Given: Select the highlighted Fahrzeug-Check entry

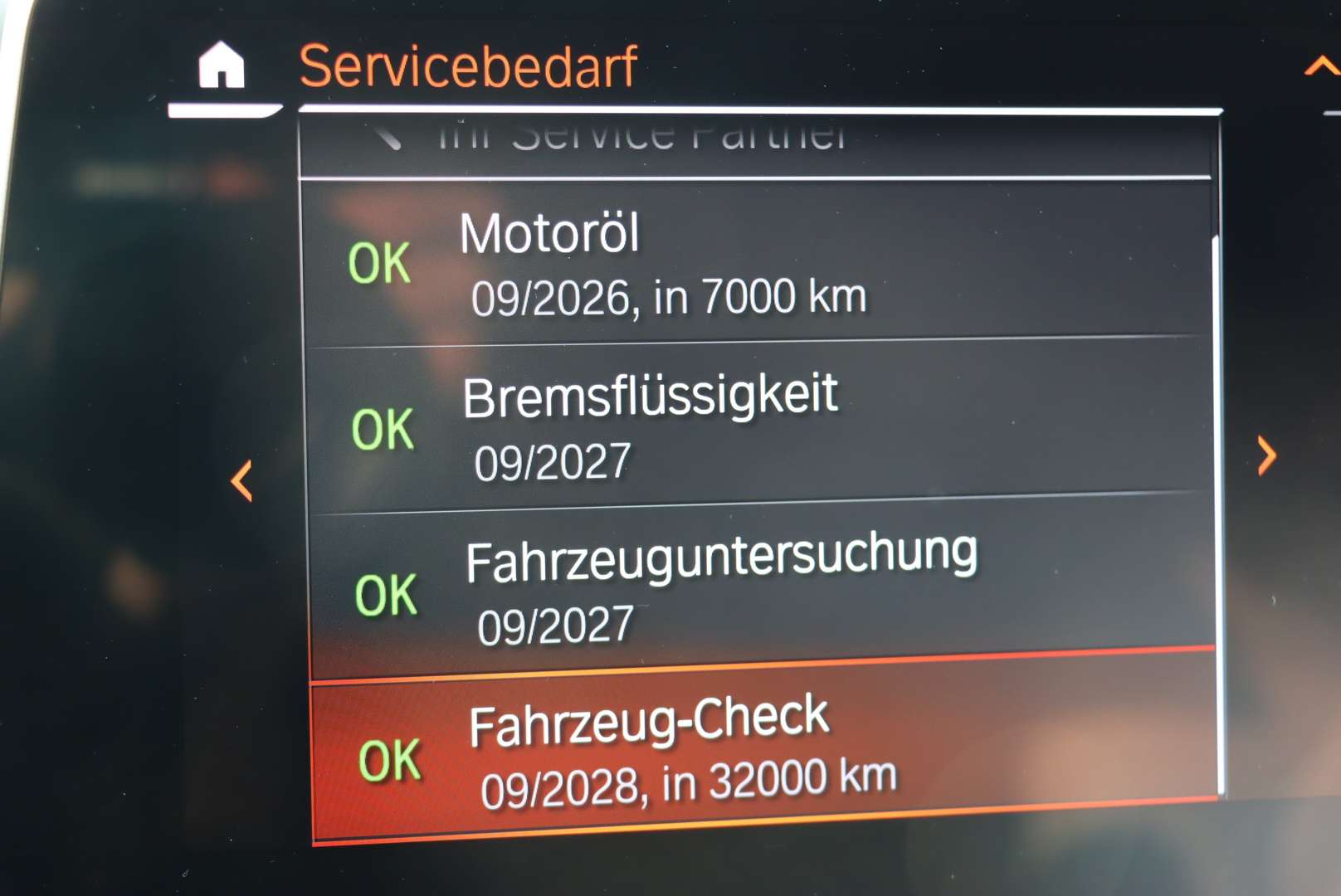Looking at the screenshot, I should point(747,747).
